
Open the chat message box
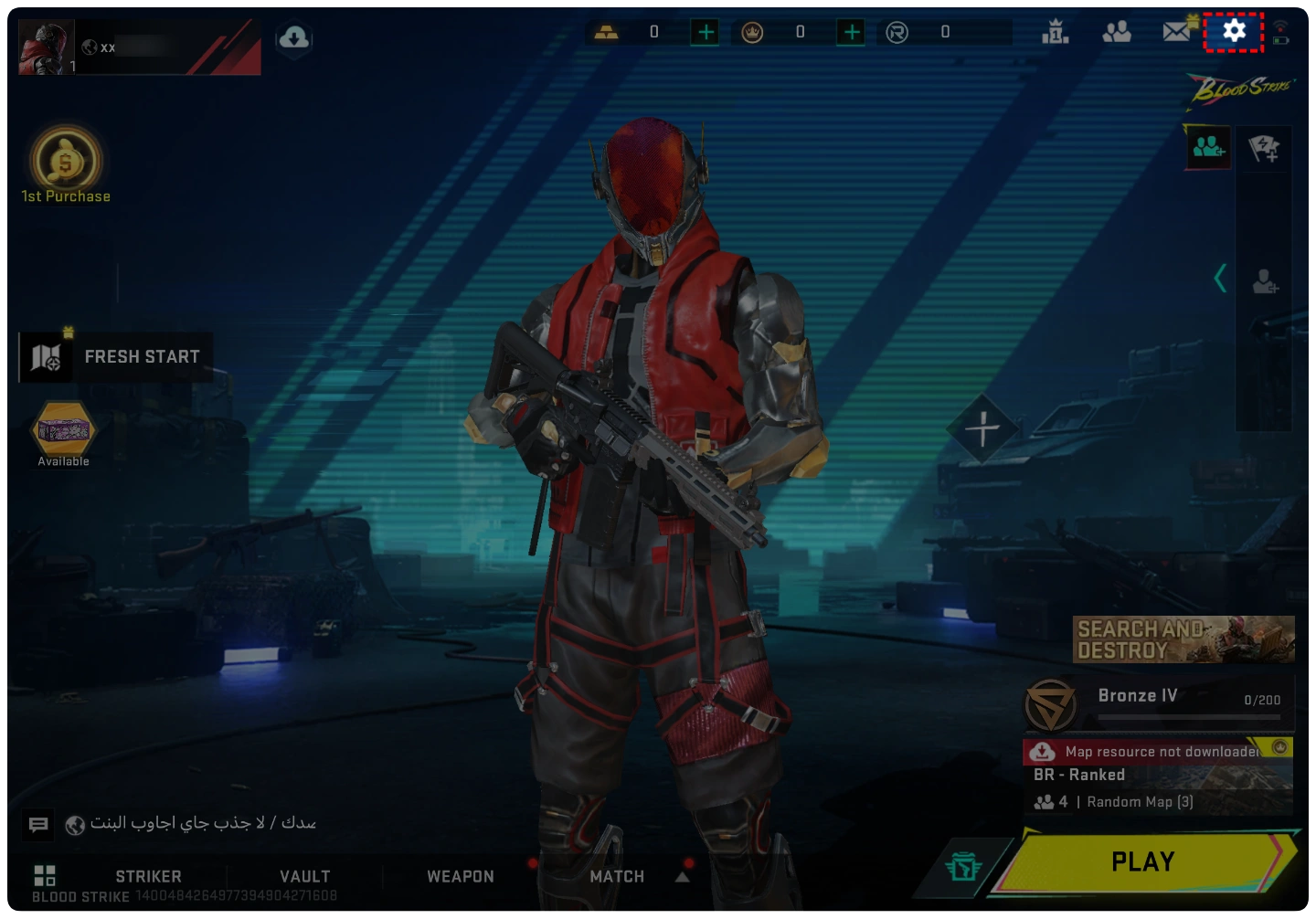38,825
